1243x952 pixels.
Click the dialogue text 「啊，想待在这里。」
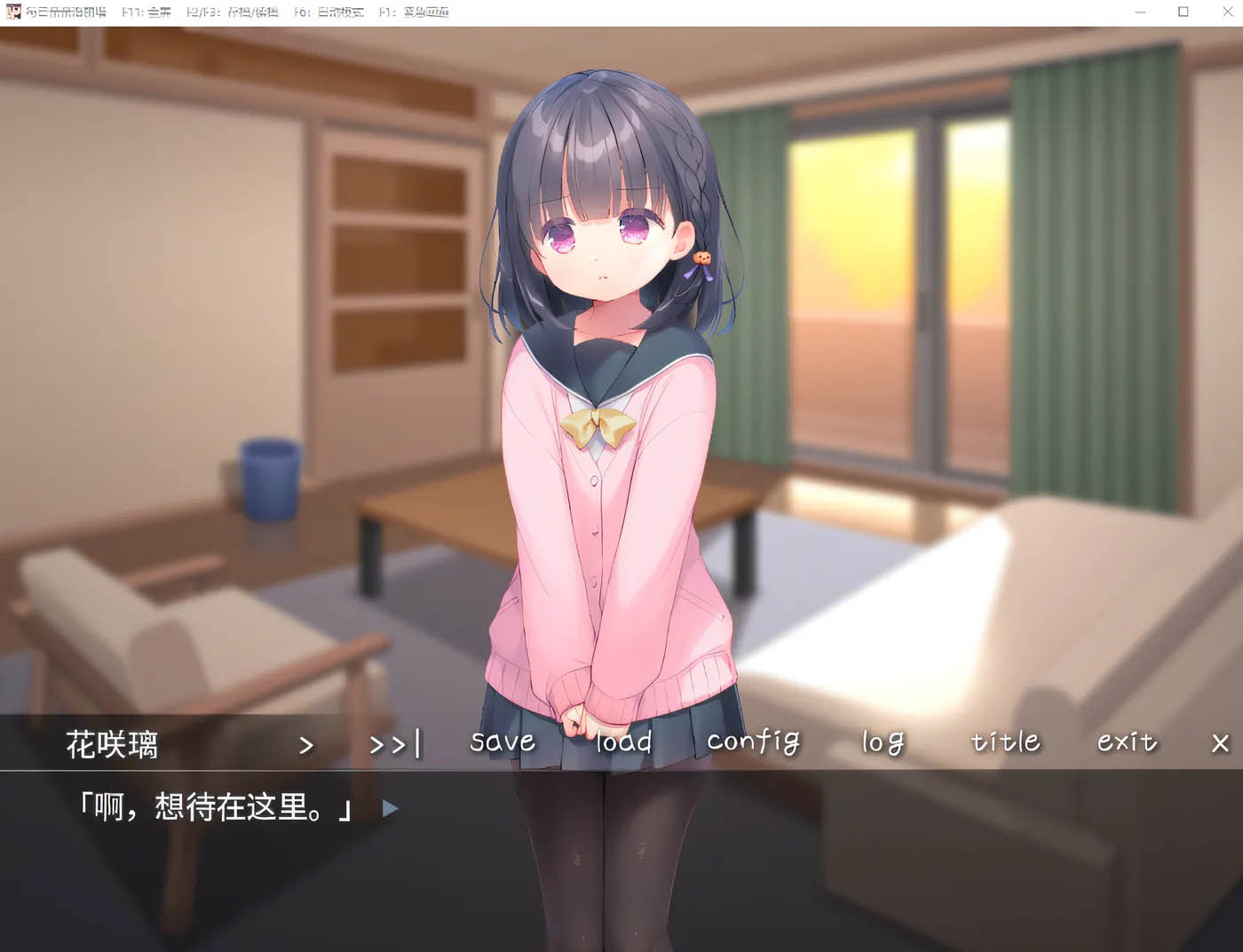tap(216, 809)
